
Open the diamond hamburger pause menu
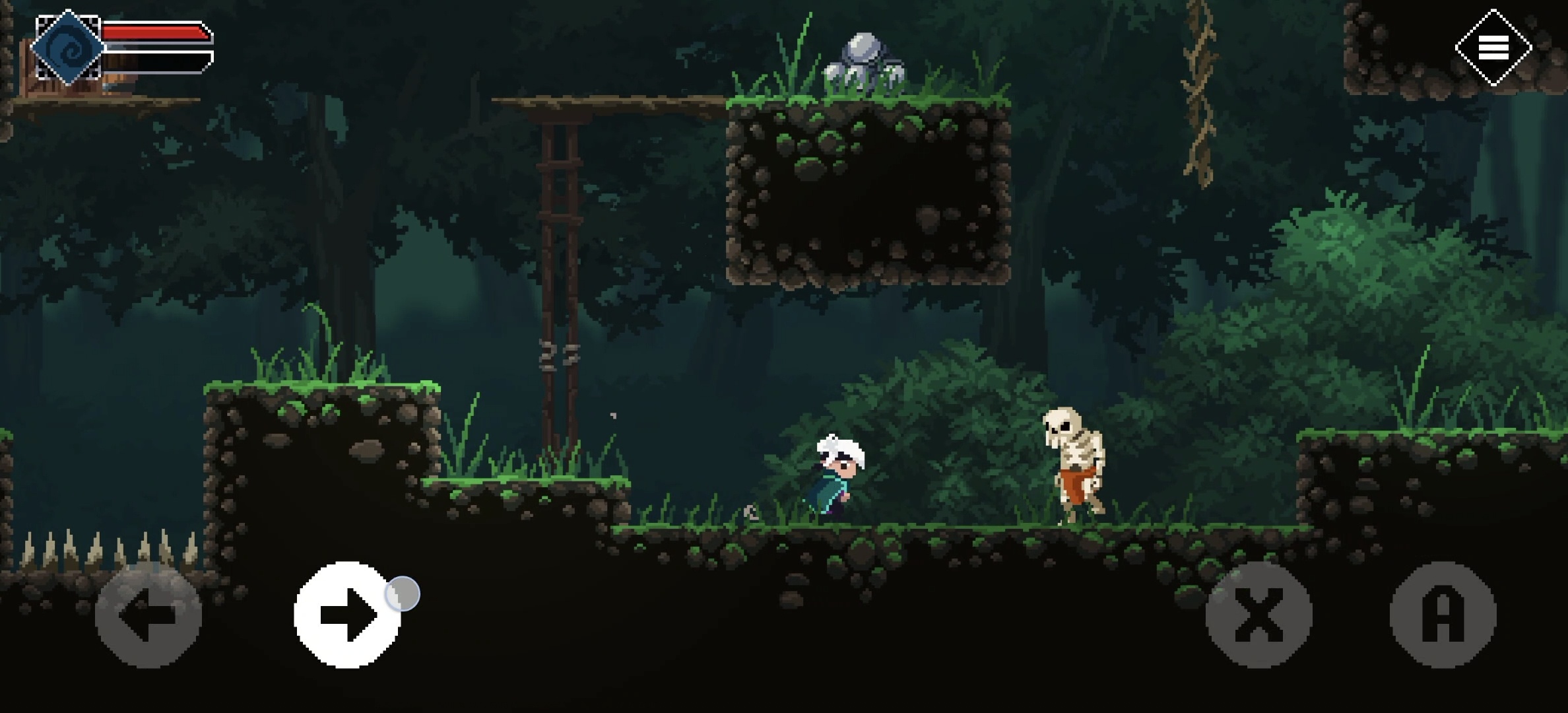coord(1493,48)
